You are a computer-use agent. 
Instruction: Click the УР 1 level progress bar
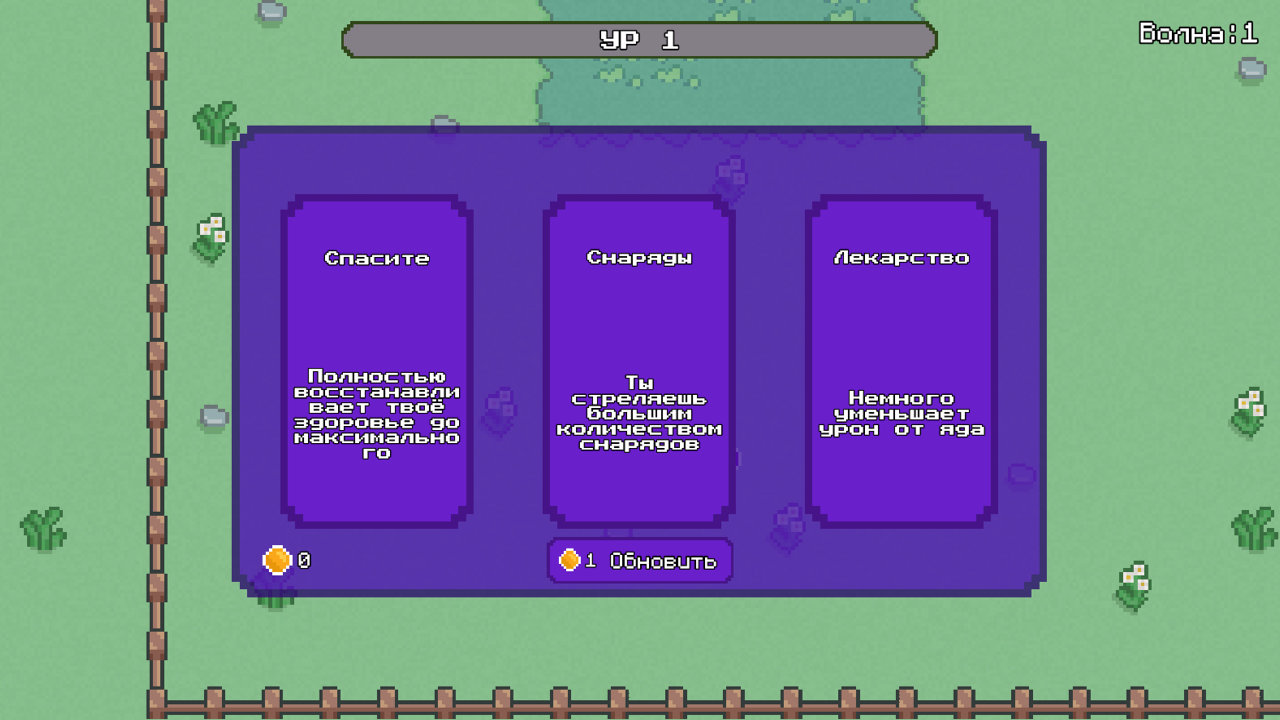tap(638, 40)
